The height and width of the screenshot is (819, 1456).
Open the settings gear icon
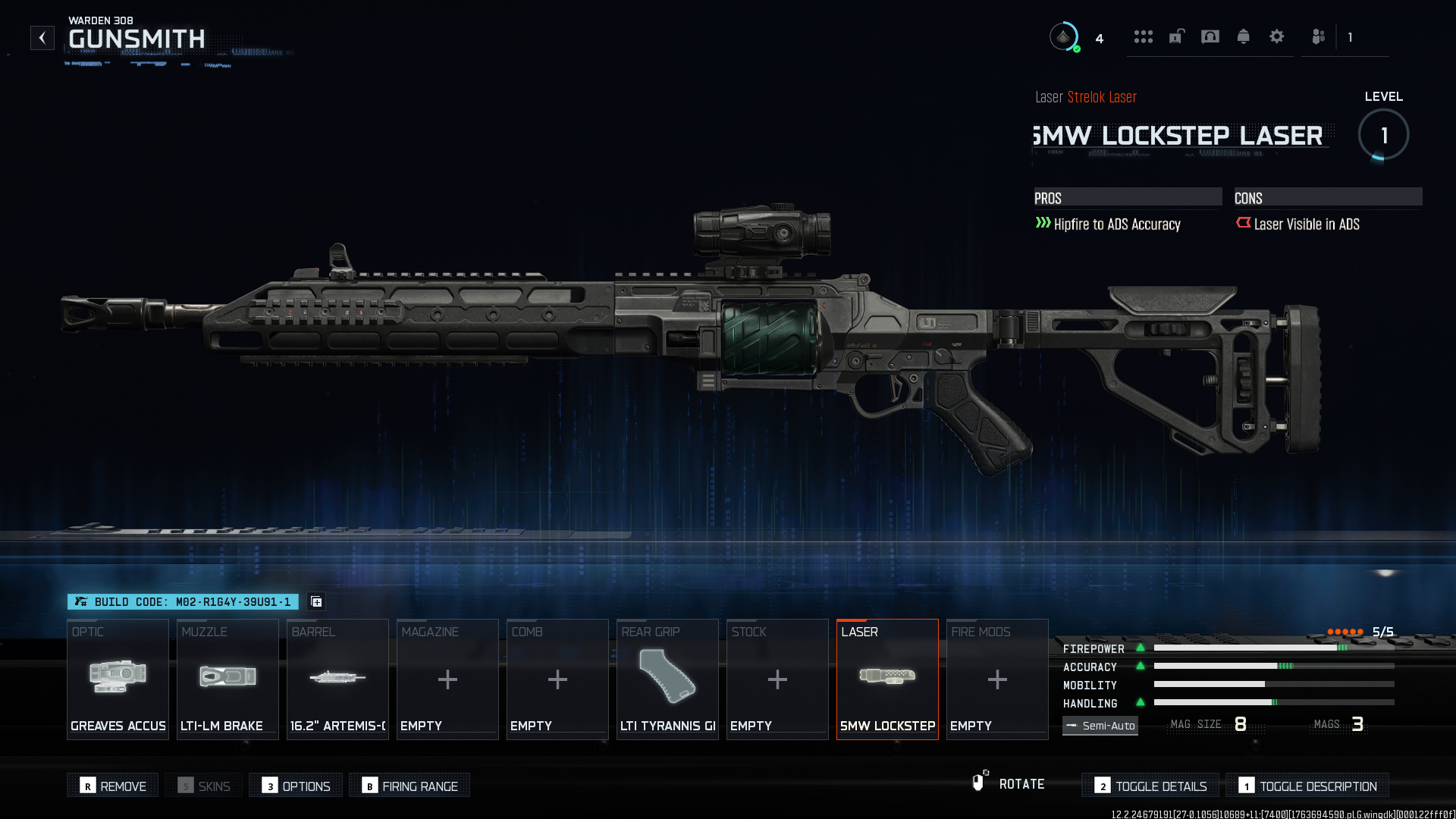1277,36
